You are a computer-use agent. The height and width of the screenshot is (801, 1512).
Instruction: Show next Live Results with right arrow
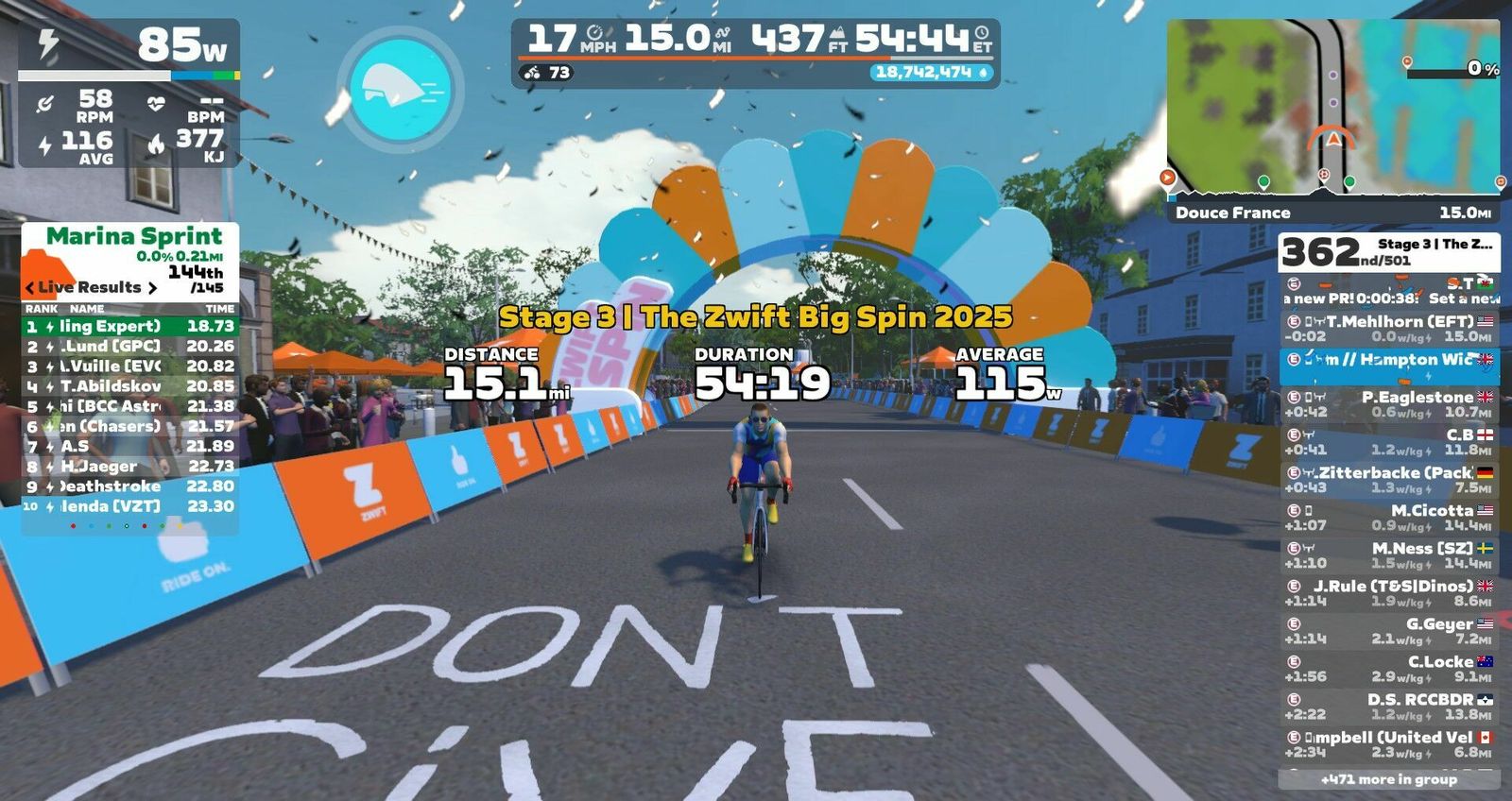(152, 287)
